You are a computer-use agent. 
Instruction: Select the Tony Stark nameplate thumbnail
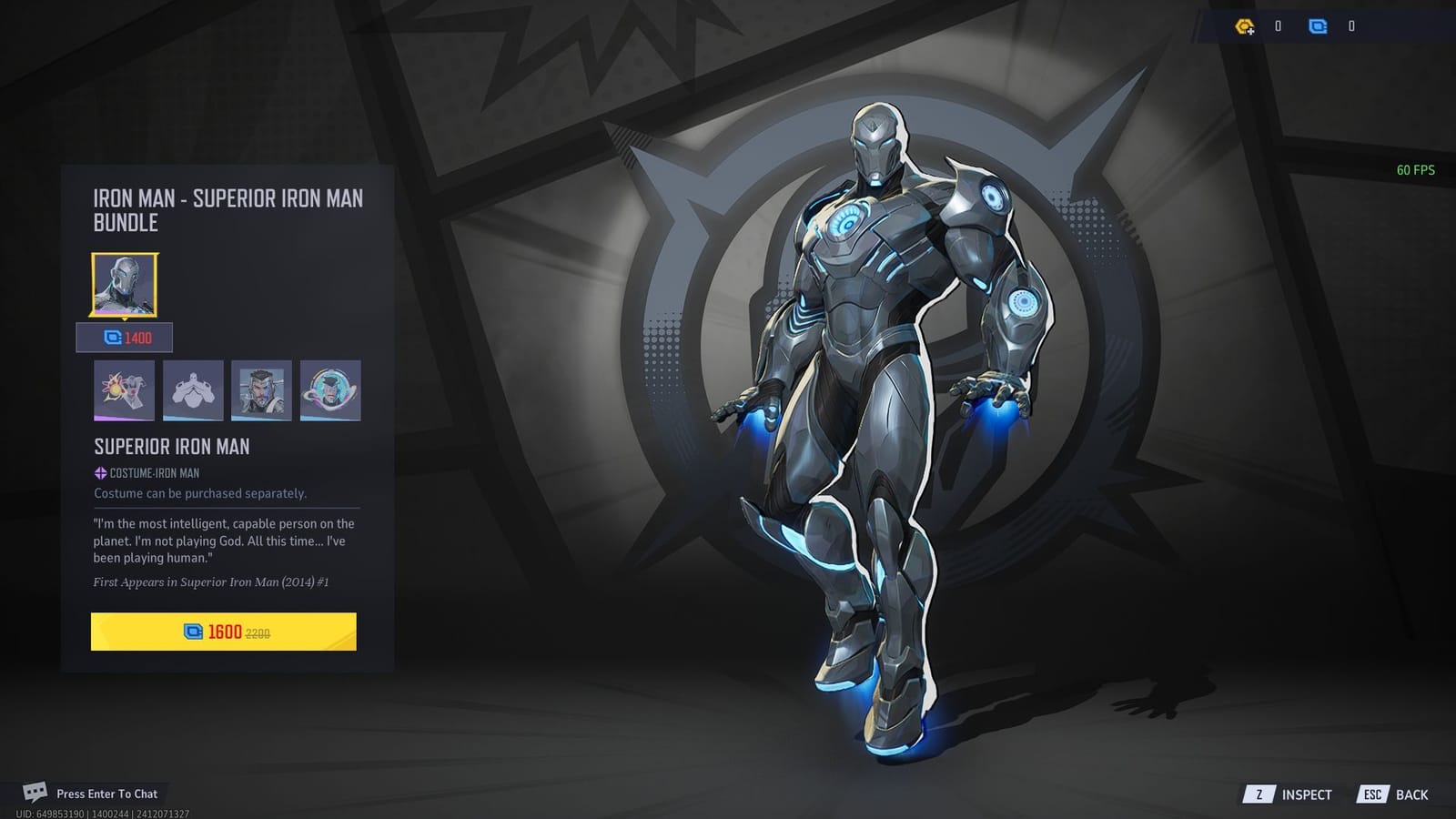(262, 391)
